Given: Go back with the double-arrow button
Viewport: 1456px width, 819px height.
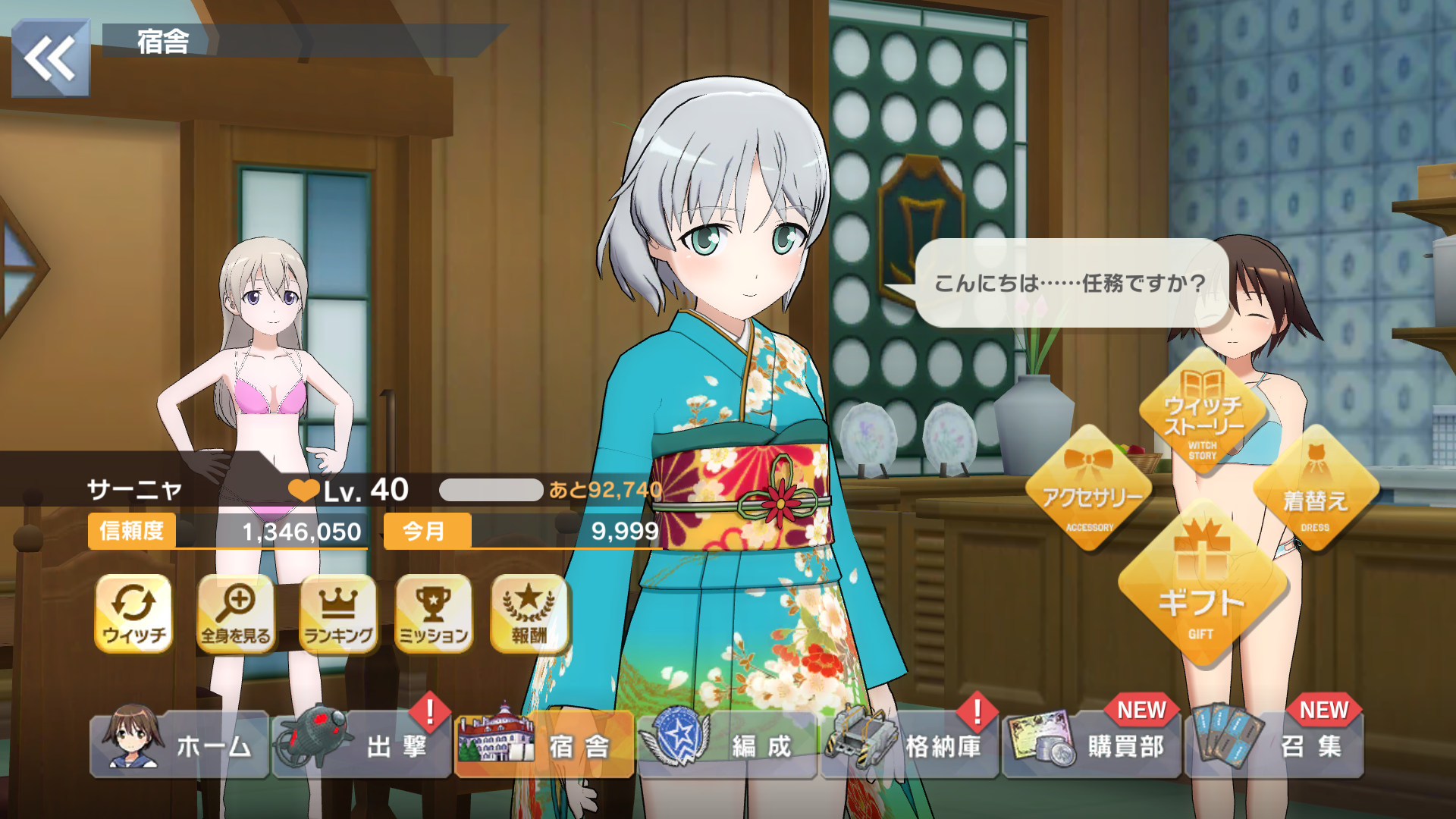Looking at the screenshot, I should click(x=50, y=58).
